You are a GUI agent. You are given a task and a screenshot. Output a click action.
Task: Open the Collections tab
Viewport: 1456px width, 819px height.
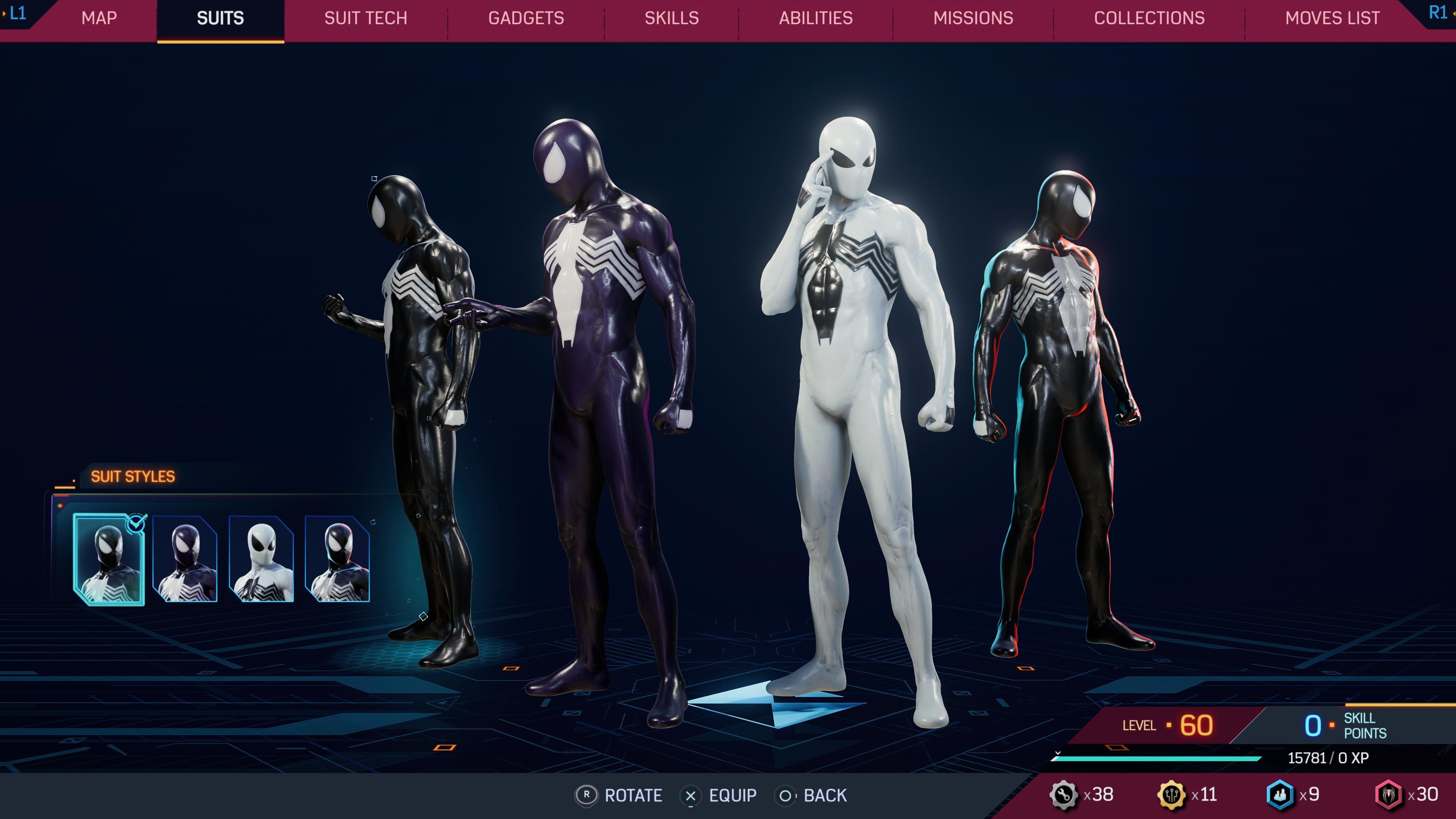(1150, 18)
